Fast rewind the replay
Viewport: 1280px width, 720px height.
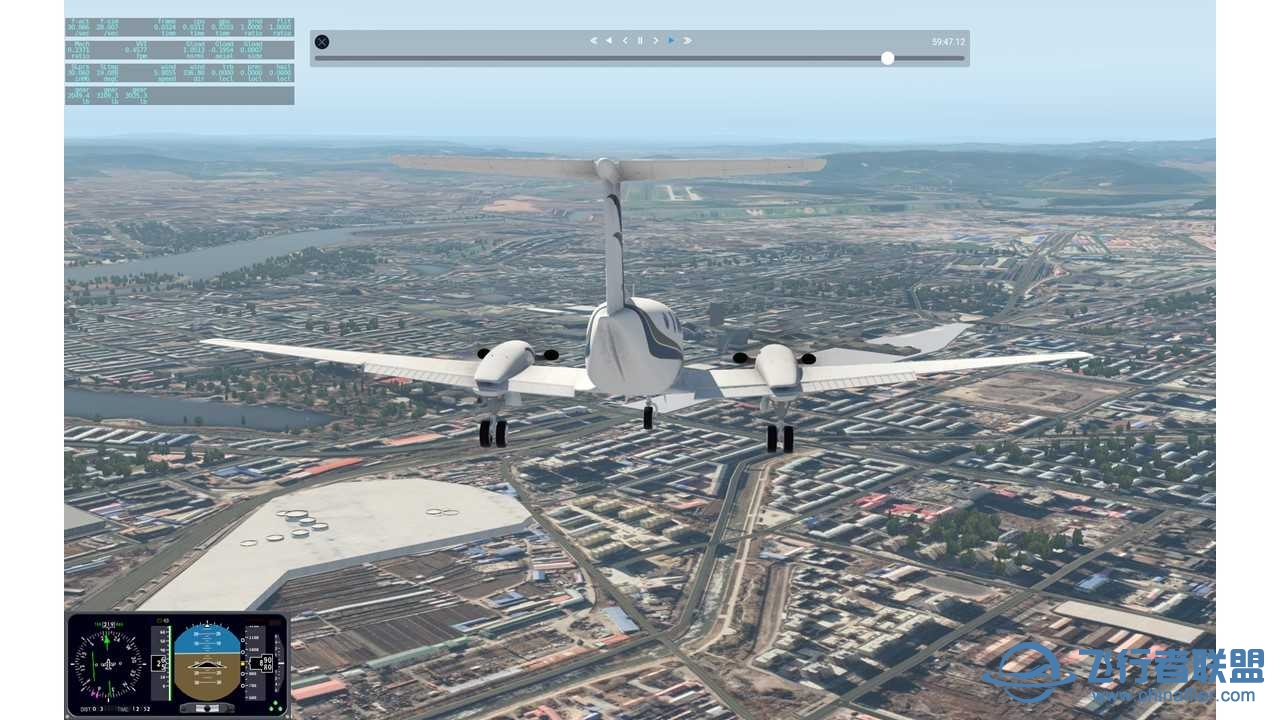click(x=608, y=40)
